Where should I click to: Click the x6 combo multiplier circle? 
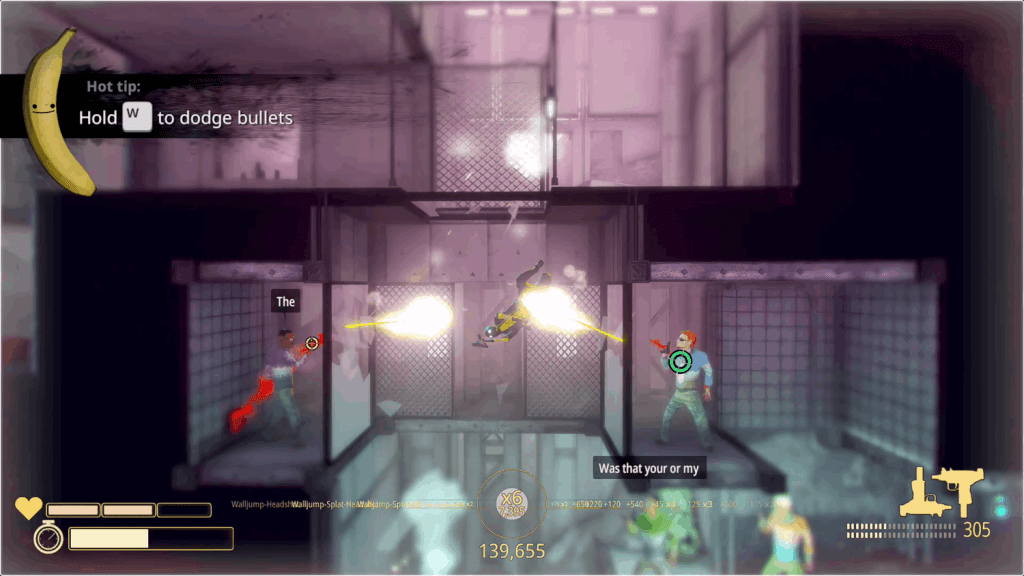[x=512, y=503]
